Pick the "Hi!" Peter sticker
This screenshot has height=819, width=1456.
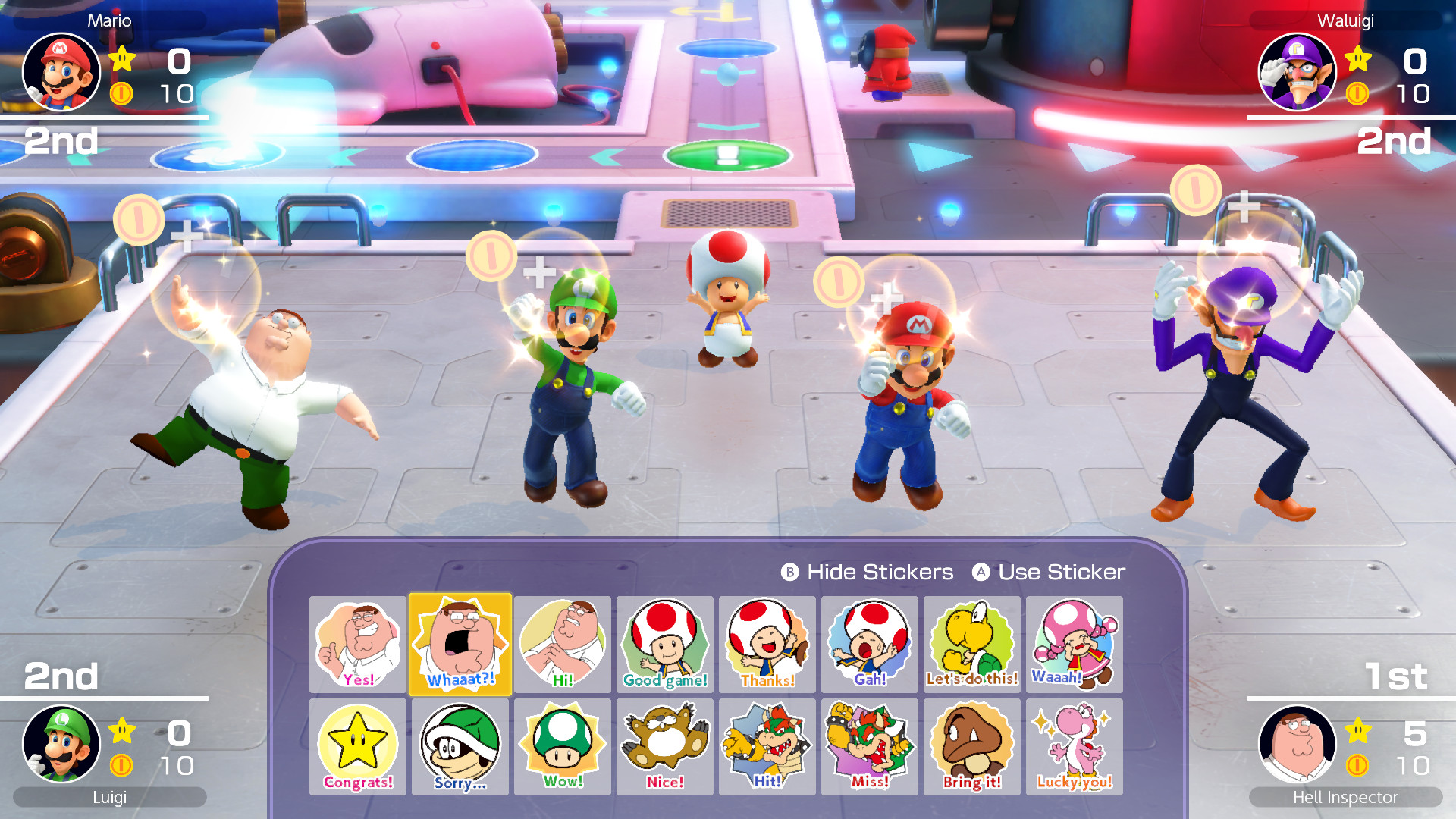pos(562,644)
